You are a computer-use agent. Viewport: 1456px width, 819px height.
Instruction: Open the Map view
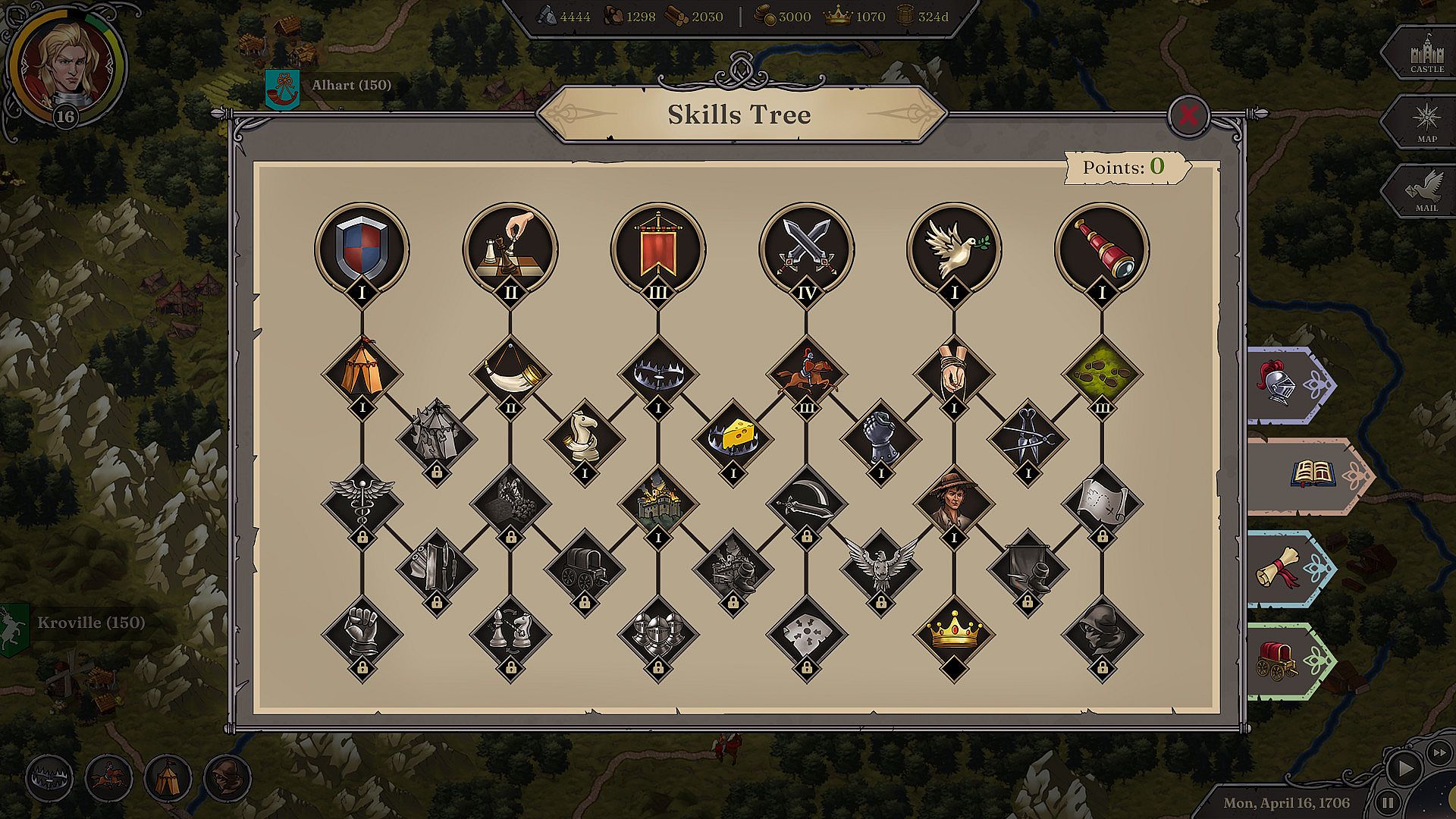click(x=1426, y=122)
